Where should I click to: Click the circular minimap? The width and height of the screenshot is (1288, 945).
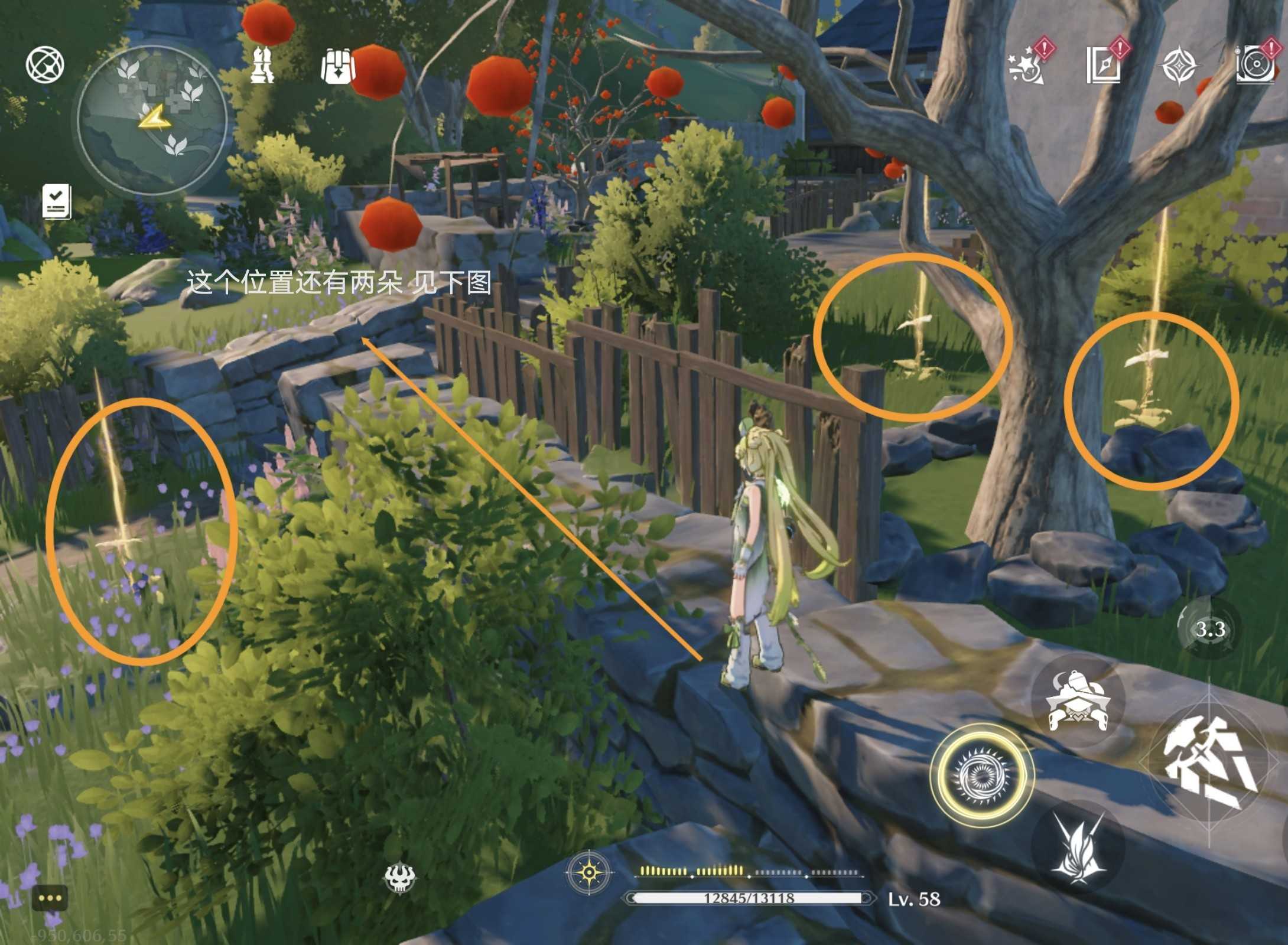(152, 120)
